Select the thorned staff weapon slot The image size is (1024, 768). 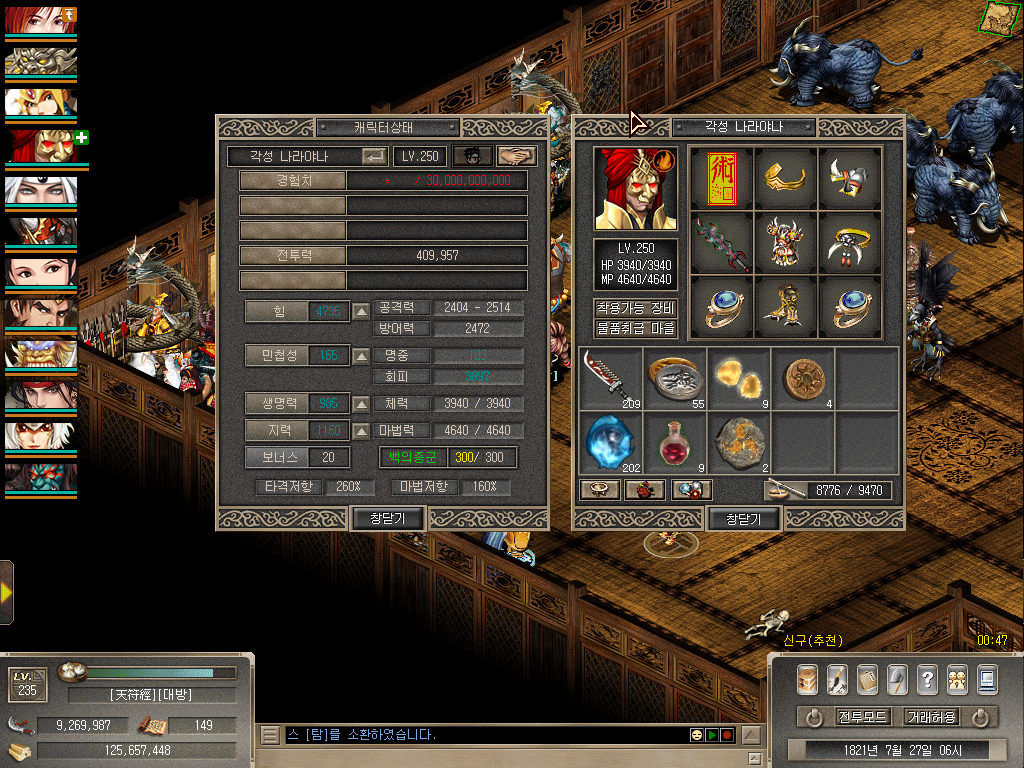pyautogui.click(x=719, y=242)
